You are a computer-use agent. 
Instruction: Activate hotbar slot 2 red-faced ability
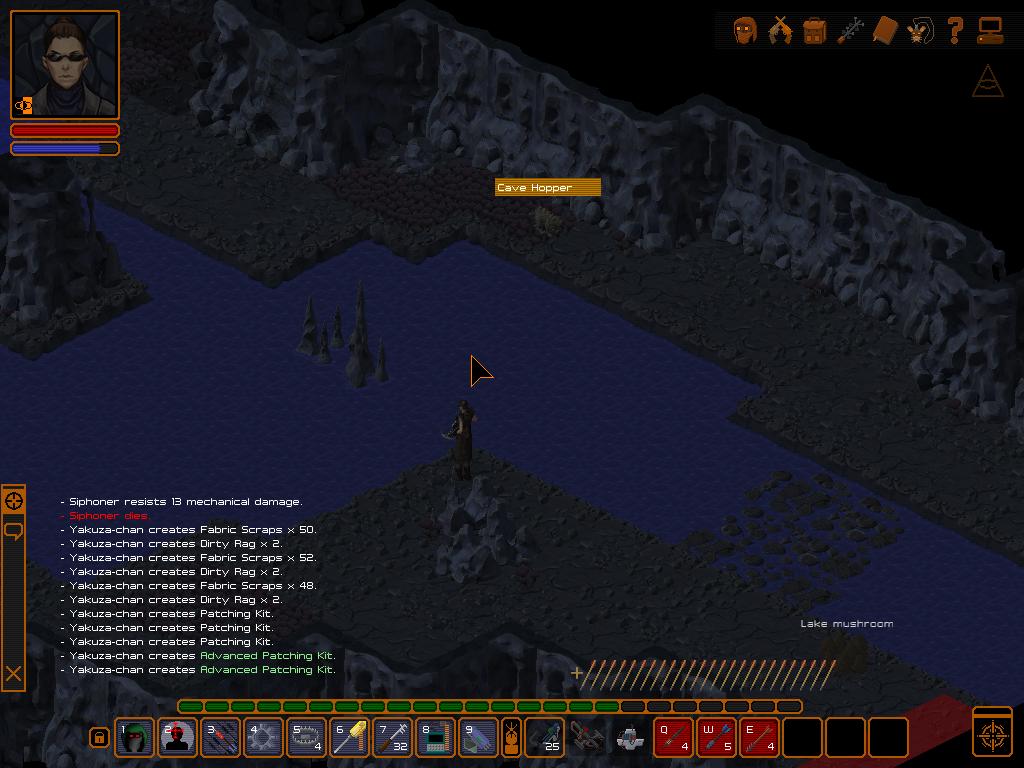[x=178, y=738]
